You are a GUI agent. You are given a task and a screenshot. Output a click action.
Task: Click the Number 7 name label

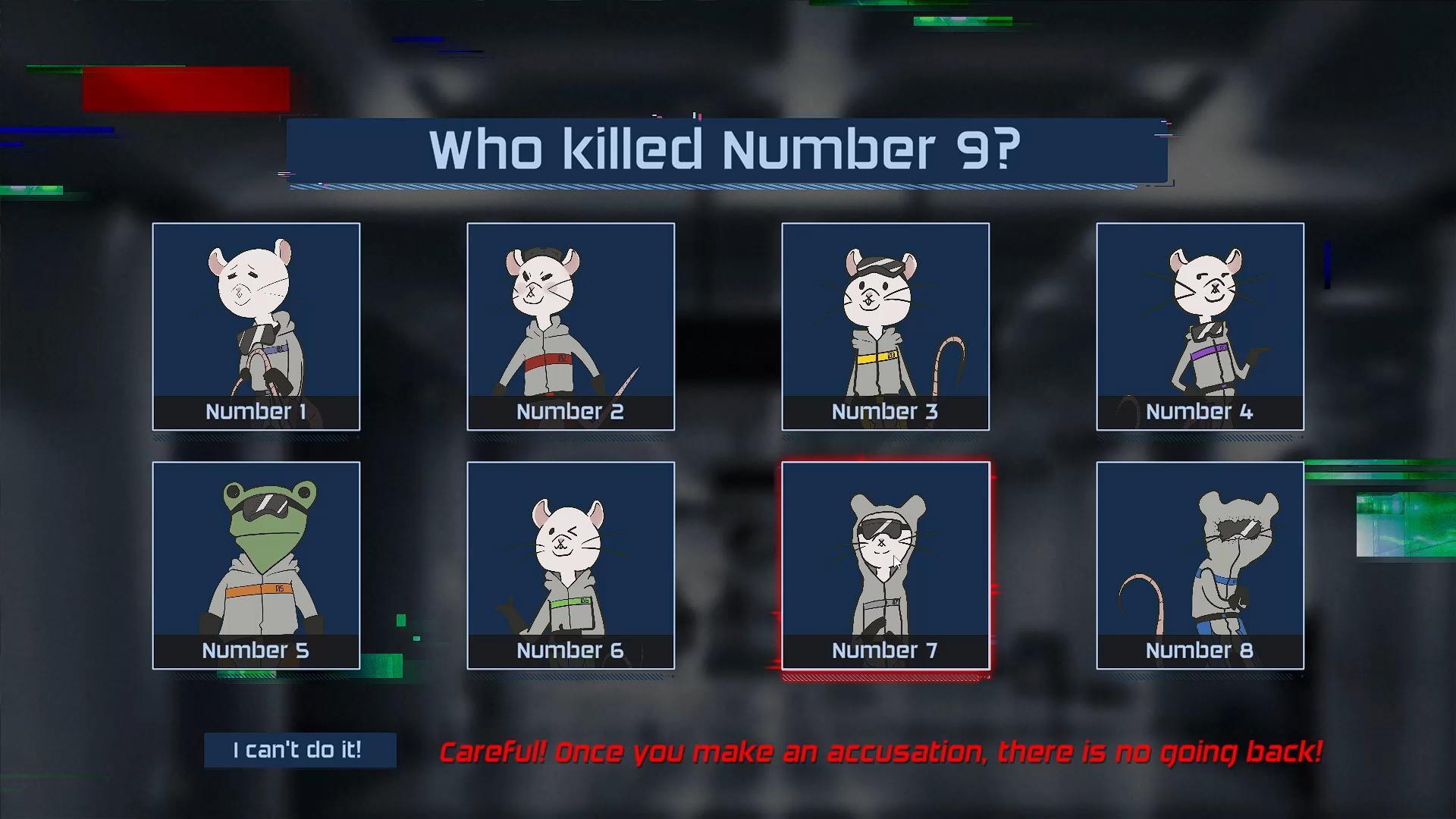tap(885, 650)
